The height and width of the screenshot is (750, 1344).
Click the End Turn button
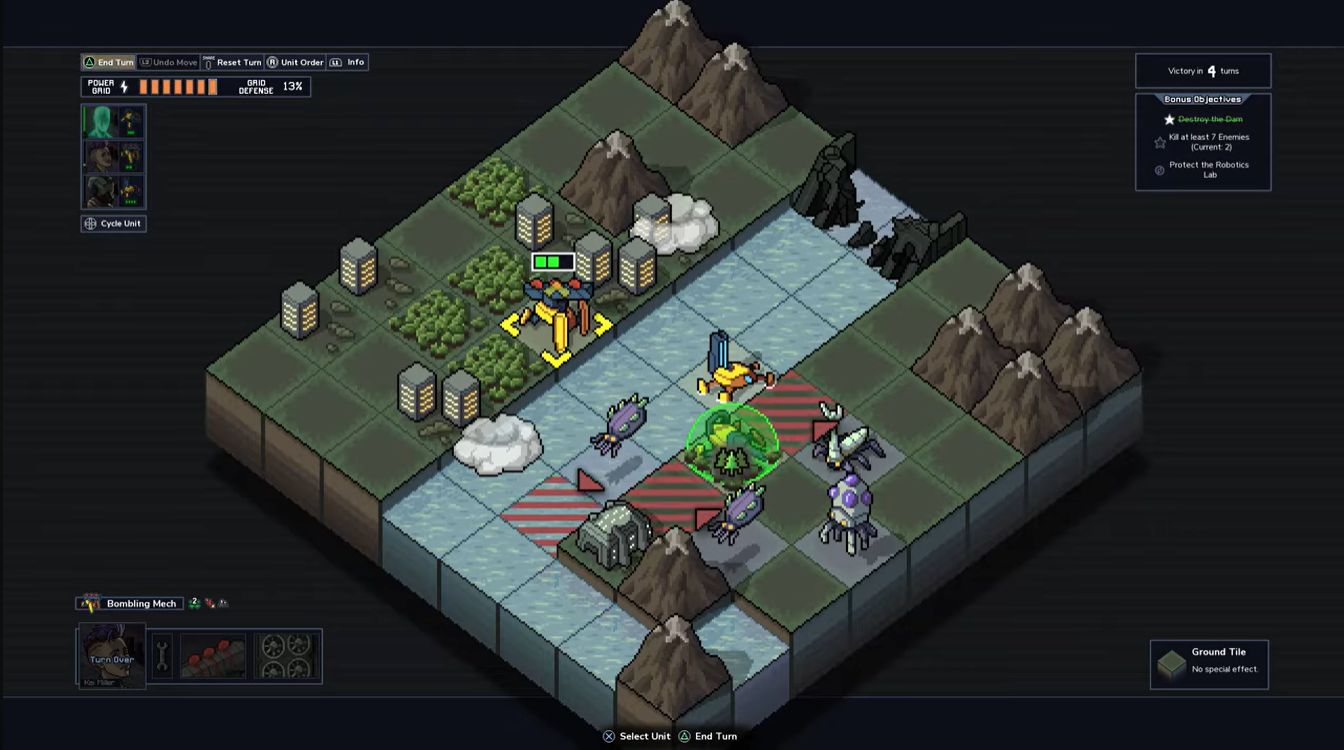109,62
